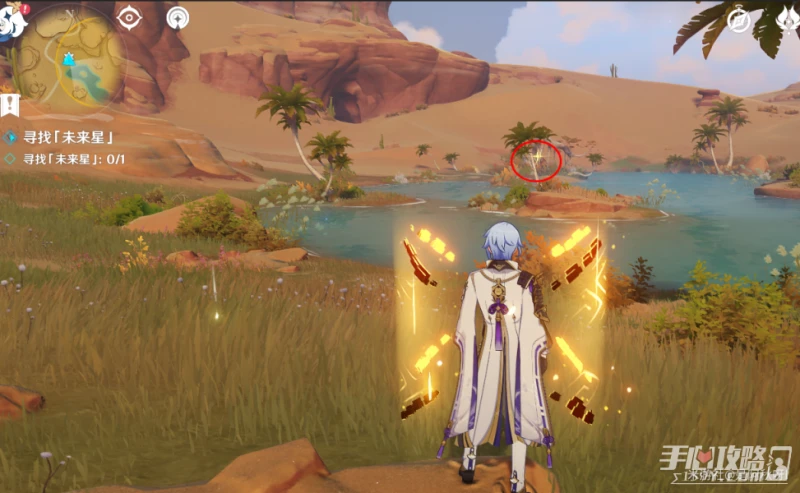Open the quest banner with exclamation mark

click(10, 103)
